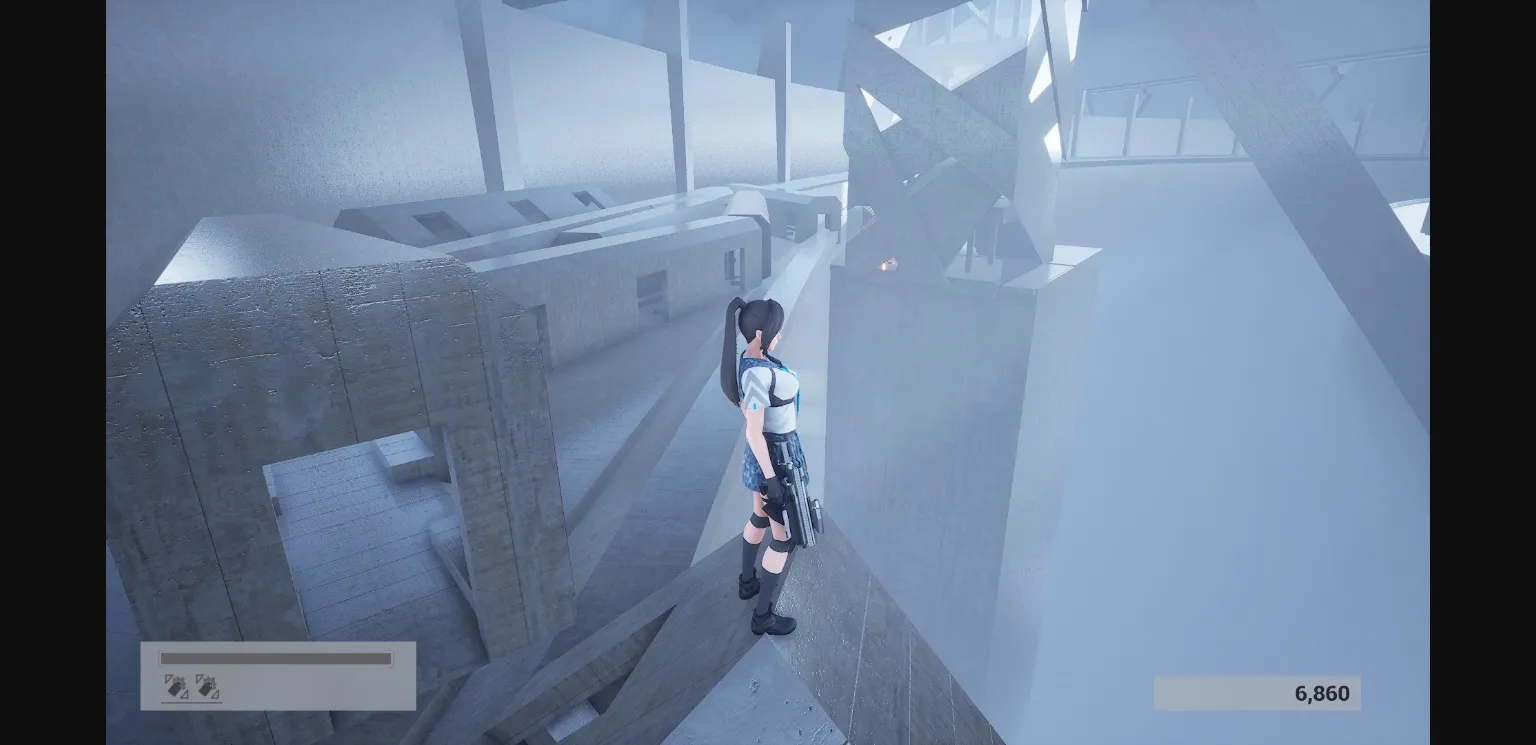
Task: Click the black border on the left screen edge
Action: [x=50, y=372]
